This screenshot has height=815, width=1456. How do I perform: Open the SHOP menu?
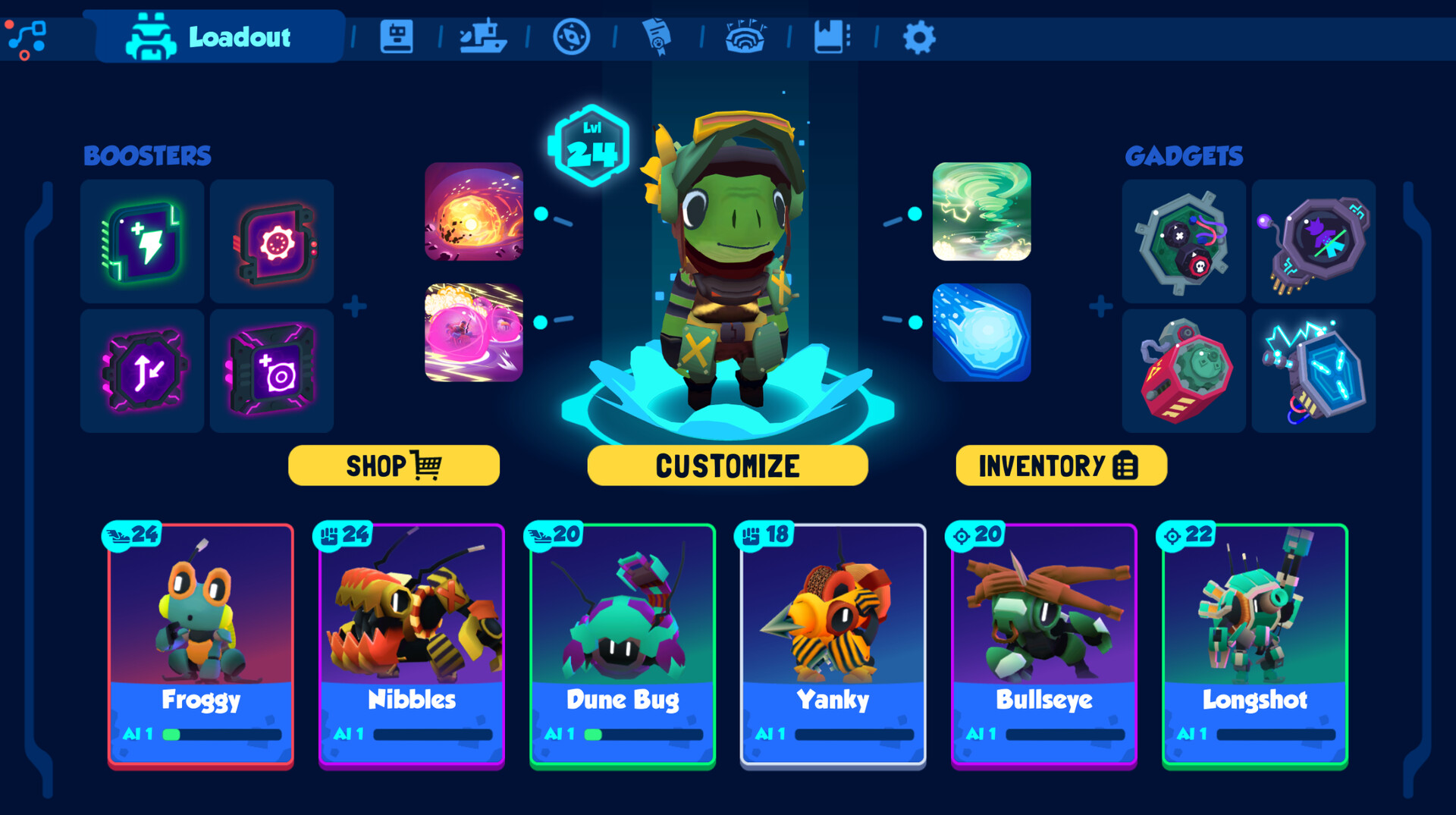tap(394, 465)
